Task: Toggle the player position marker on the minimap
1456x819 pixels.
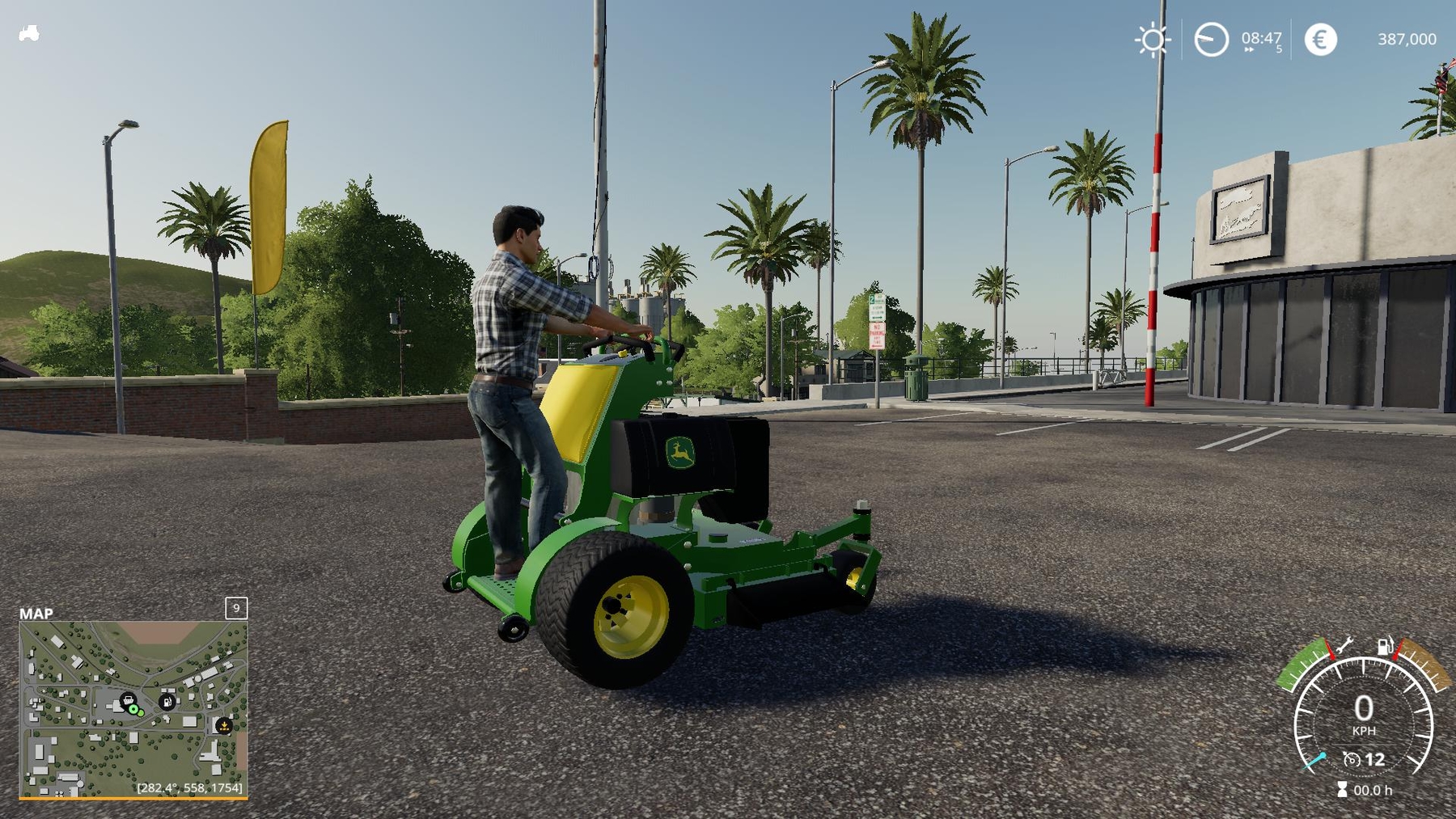Action: (133, 710)
